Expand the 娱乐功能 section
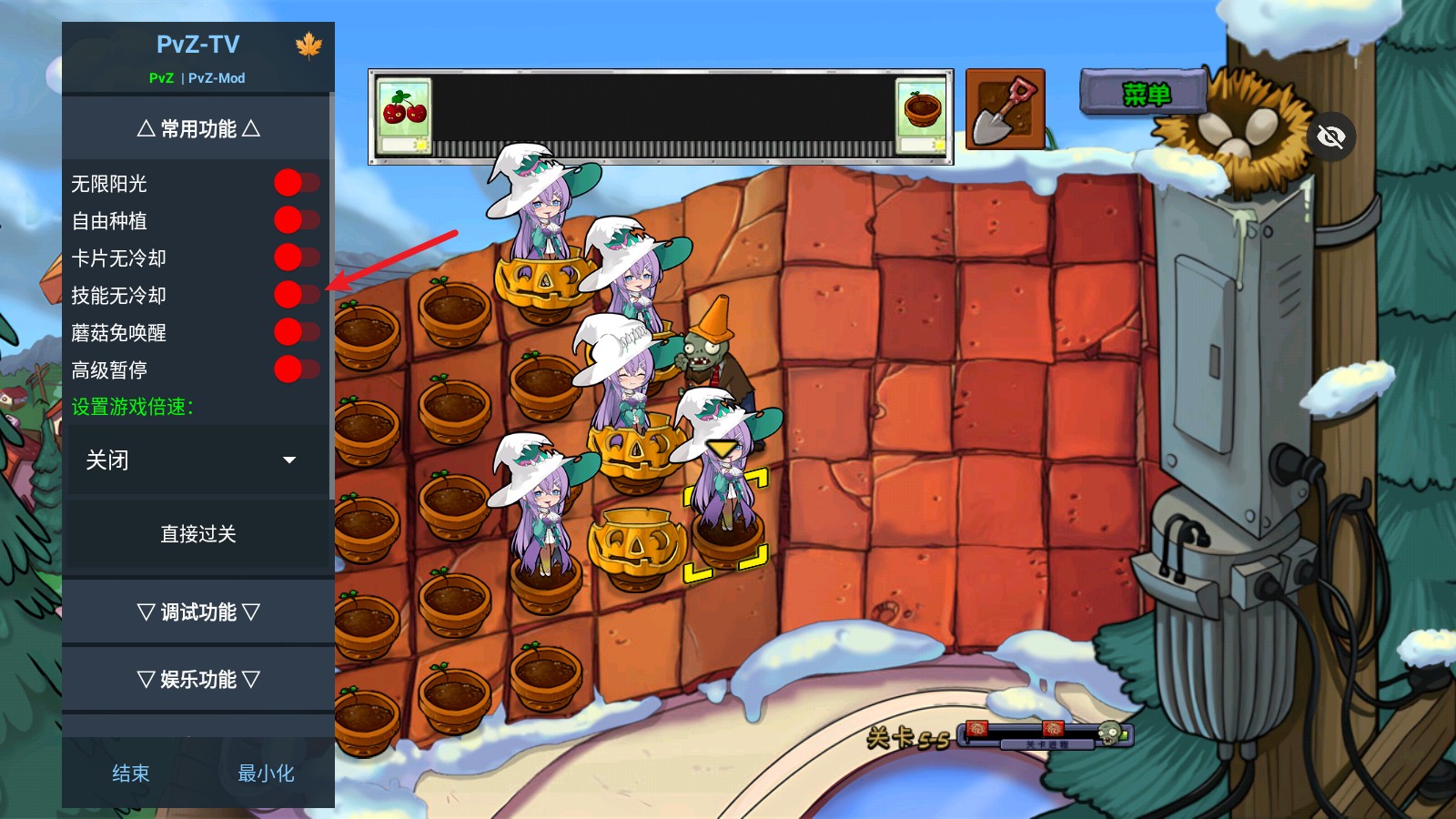This screenshot has height=819, width=1456. tap(197, 680)
